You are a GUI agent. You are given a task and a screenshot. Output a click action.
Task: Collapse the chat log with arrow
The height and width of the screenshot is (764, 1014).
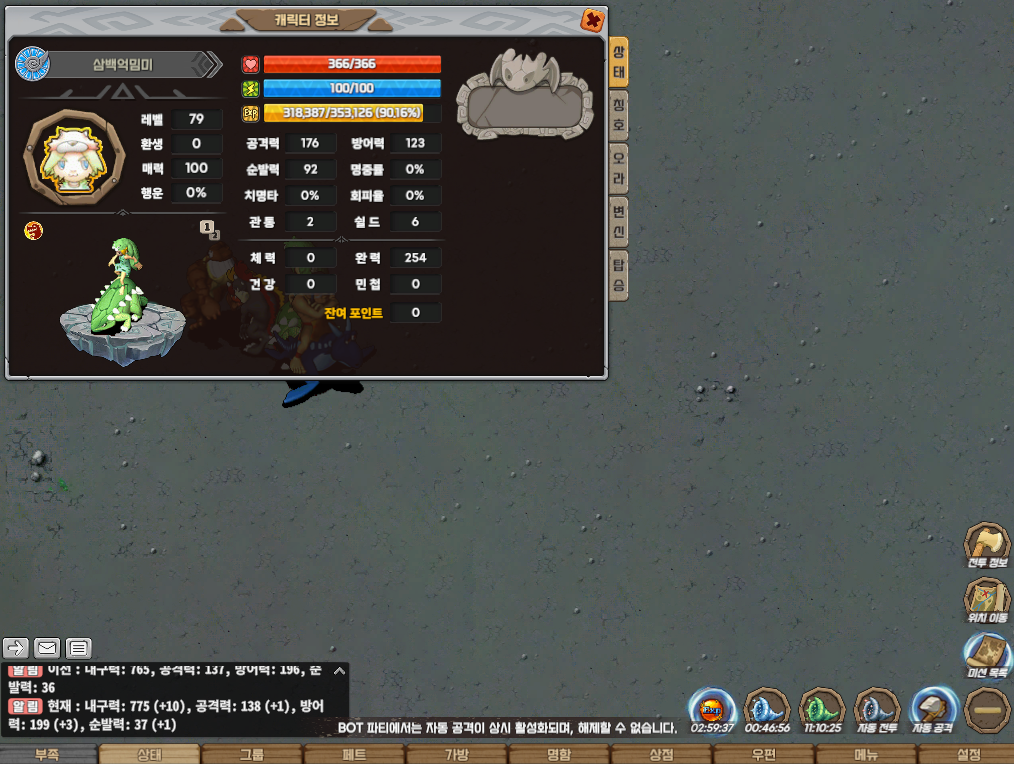(x=339, y=671)
